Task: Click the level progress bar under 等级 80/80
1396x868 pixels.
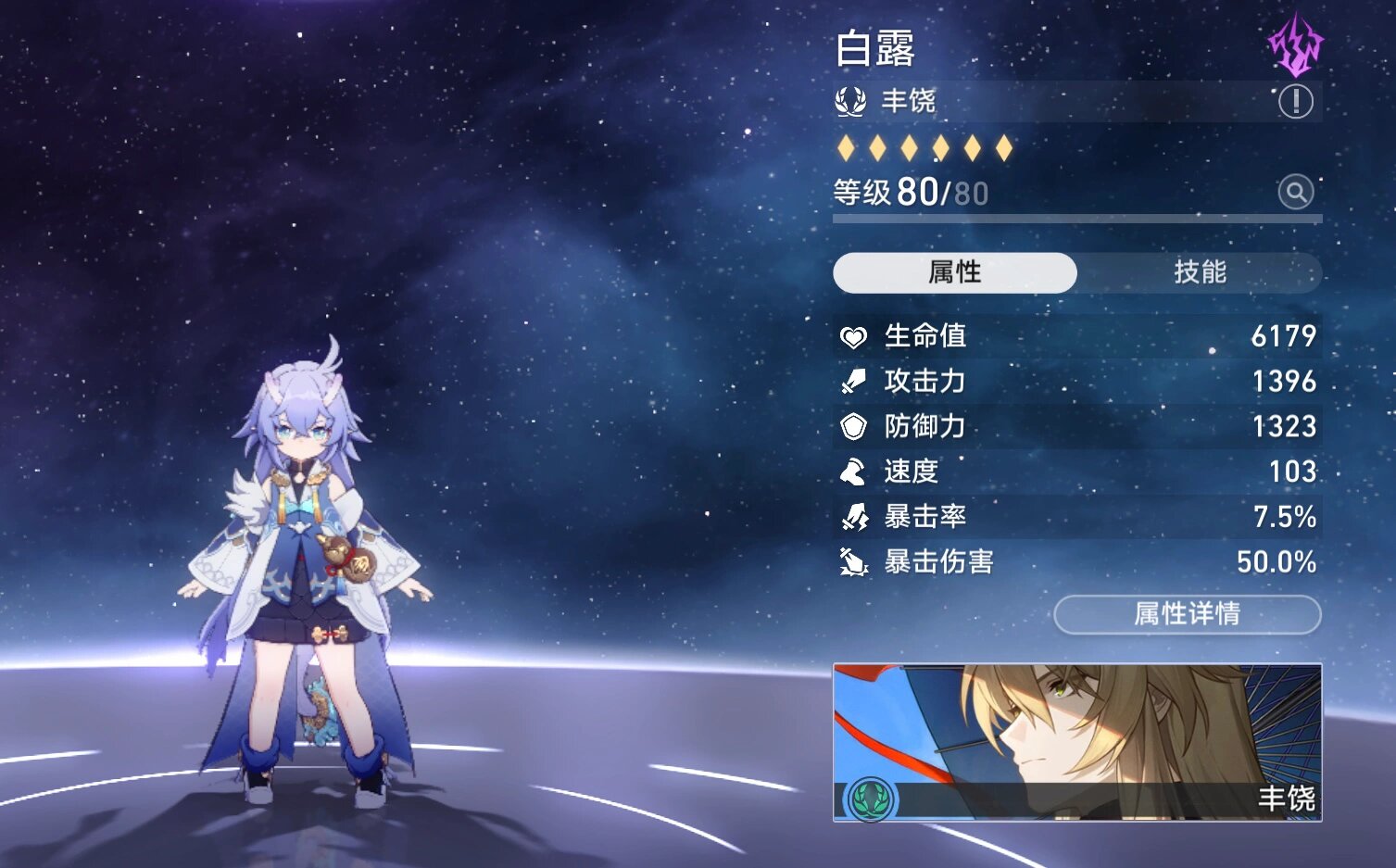Action: coord(1075,215)
